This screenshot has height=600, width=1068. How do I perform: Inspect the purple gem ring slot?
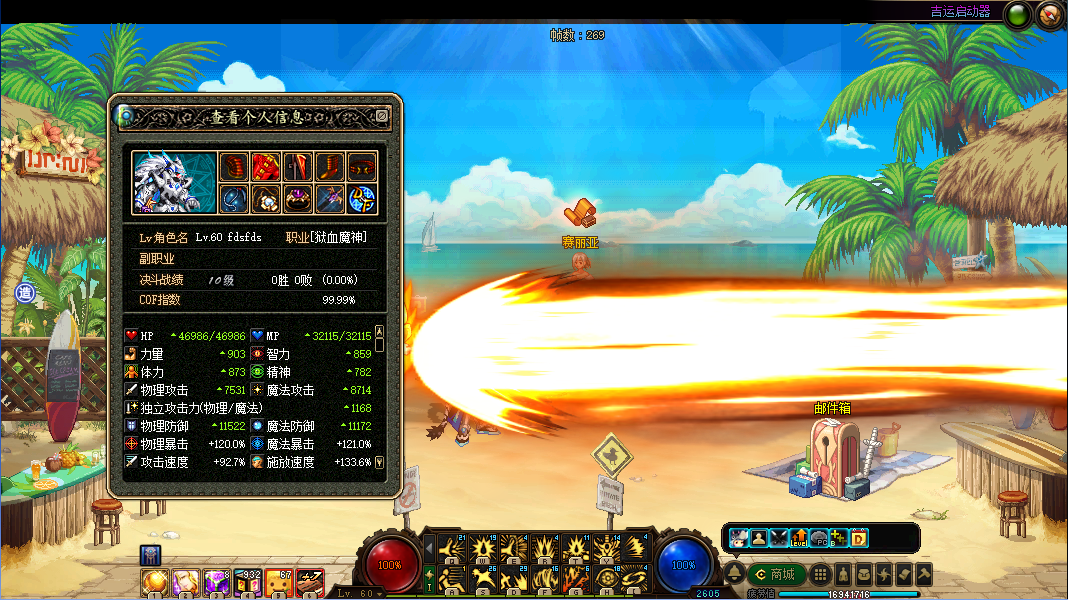pyautogui.click(x=298, y=198)
